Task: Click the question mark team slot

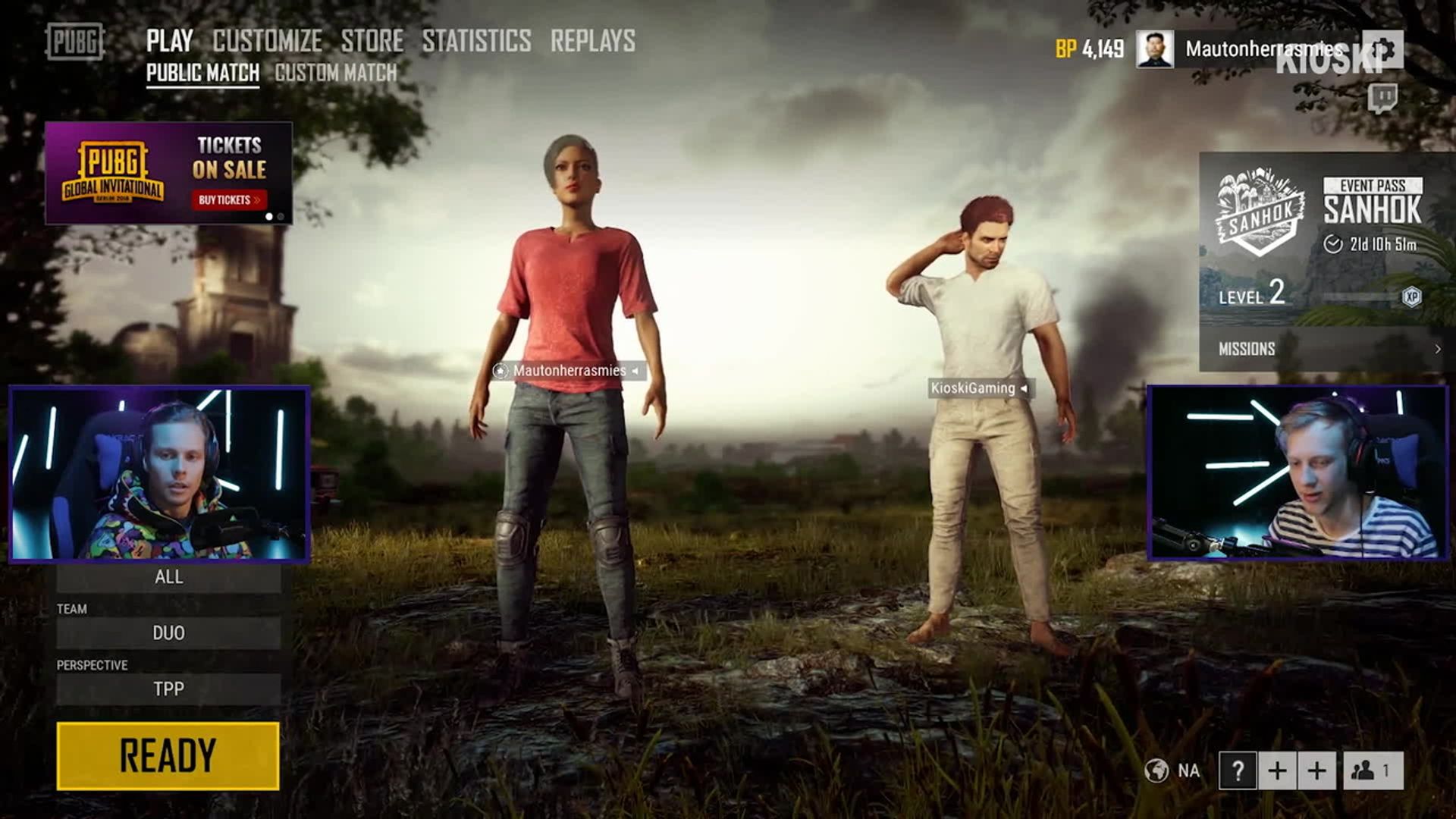Action: pyautogui.click(x=1238, y=771)
